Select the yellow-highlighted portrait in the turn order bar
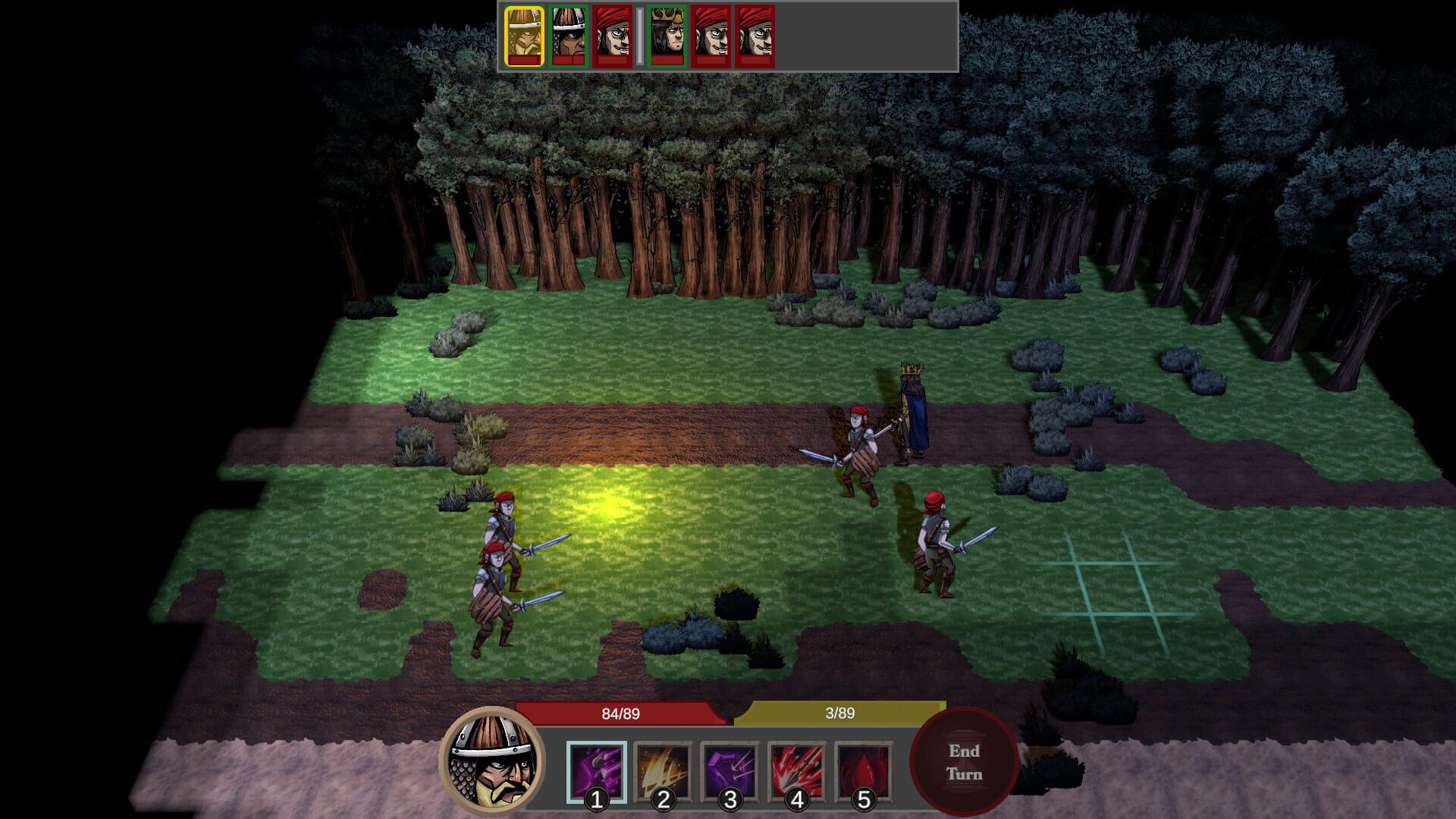The image size is (1456, 819). (x=525, y=36)
